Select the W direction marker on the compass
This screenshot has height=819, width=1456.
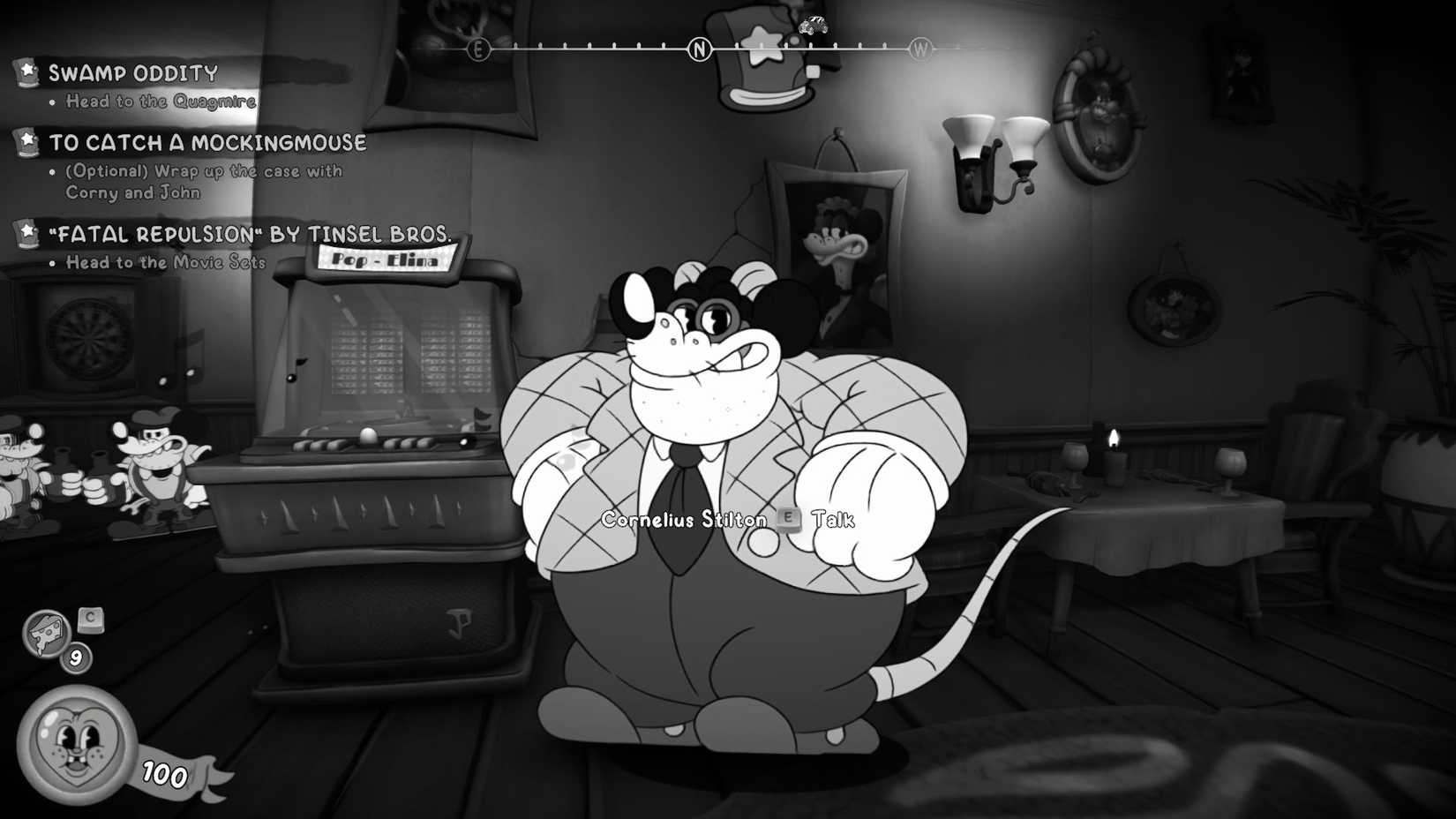(922, 50)
